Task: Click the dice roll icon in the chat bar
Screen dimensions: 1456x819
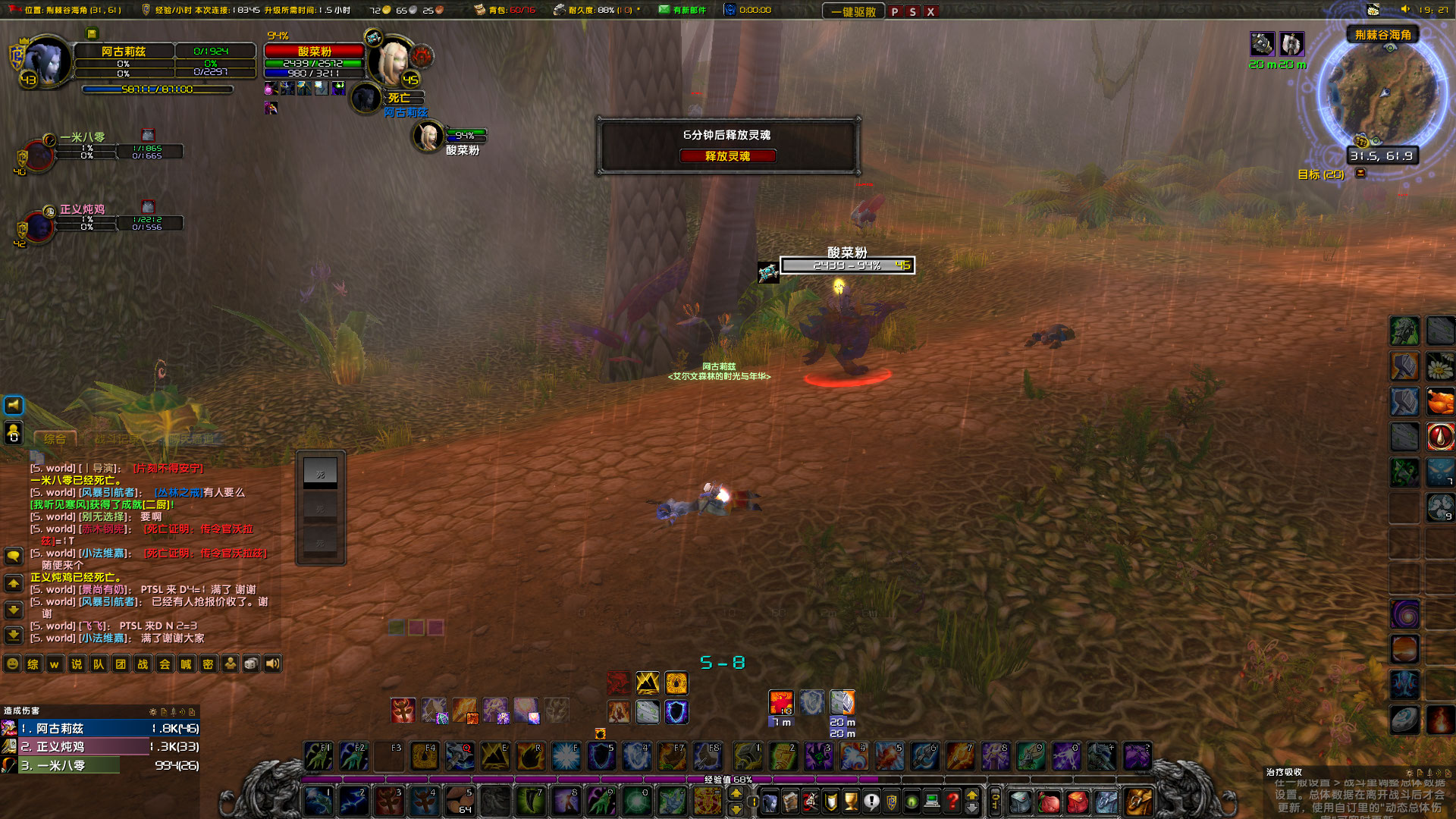Action: tap(250, 663)
